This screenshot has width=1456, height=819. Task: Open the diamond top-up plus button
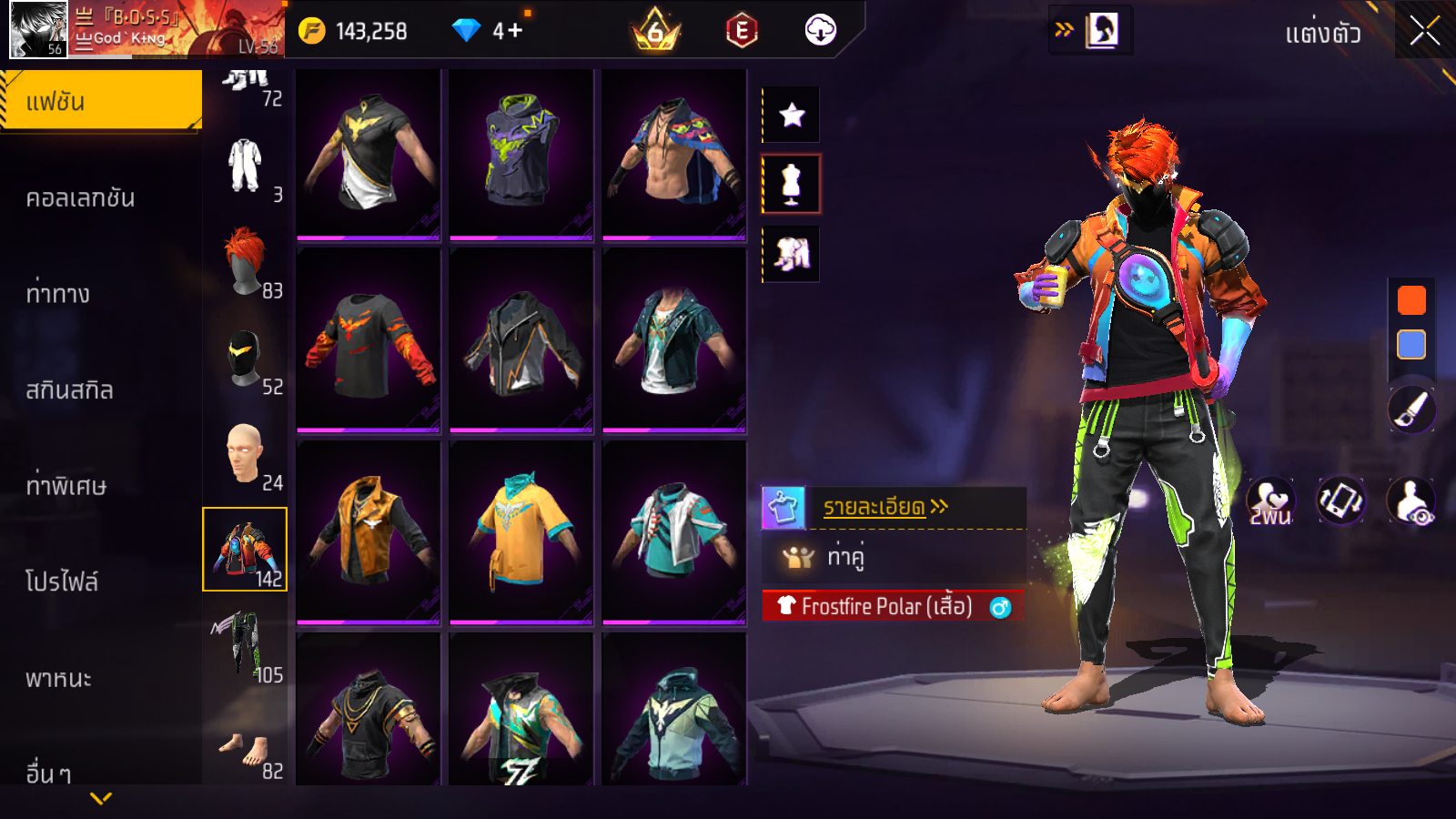coord(515,31)
